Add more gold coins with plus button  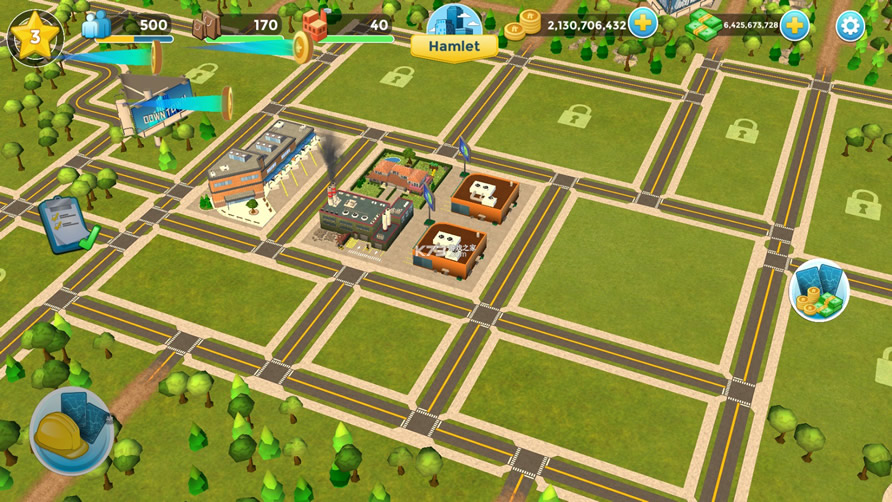pos(643,24)
